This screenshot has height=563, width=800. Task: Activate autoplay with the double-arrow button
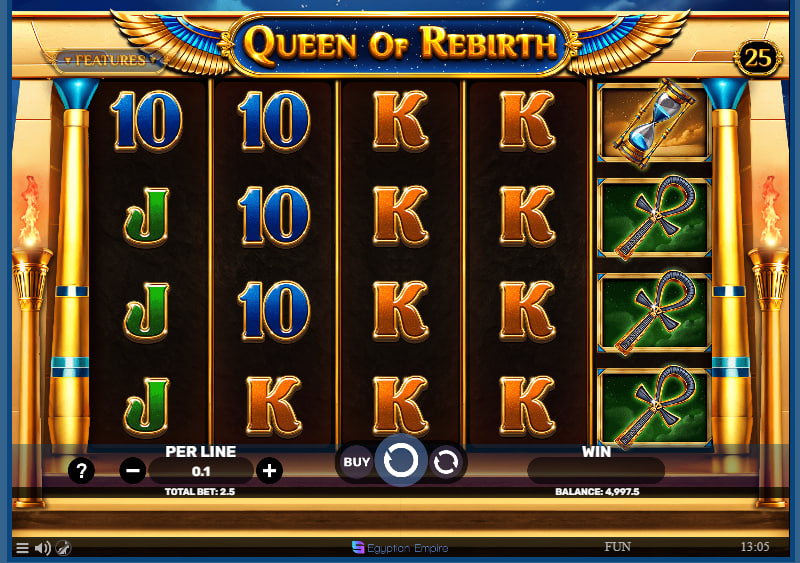point(446,461)
